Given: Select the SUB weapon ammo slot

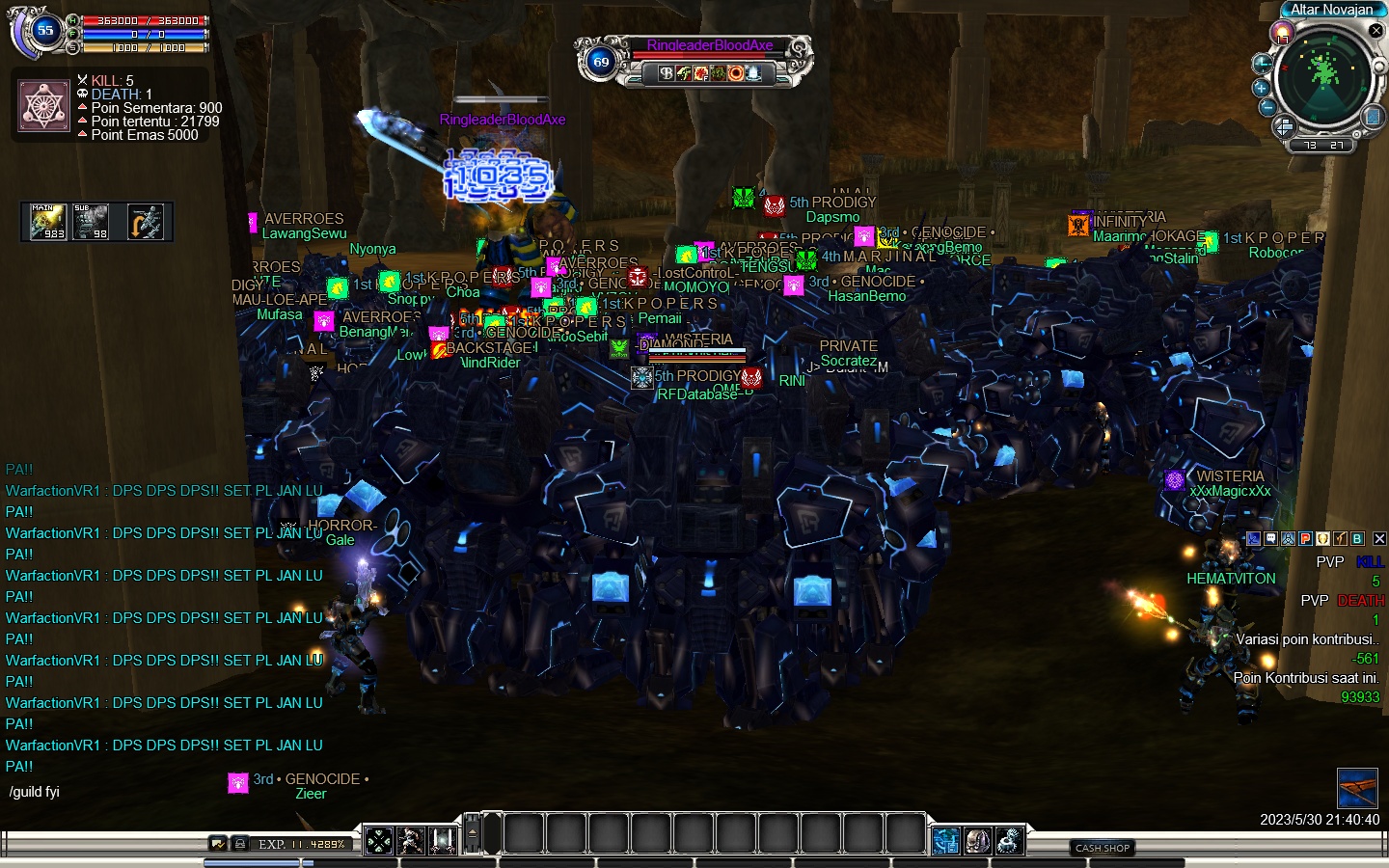Looking at the screenshot, I should (92, 222).
